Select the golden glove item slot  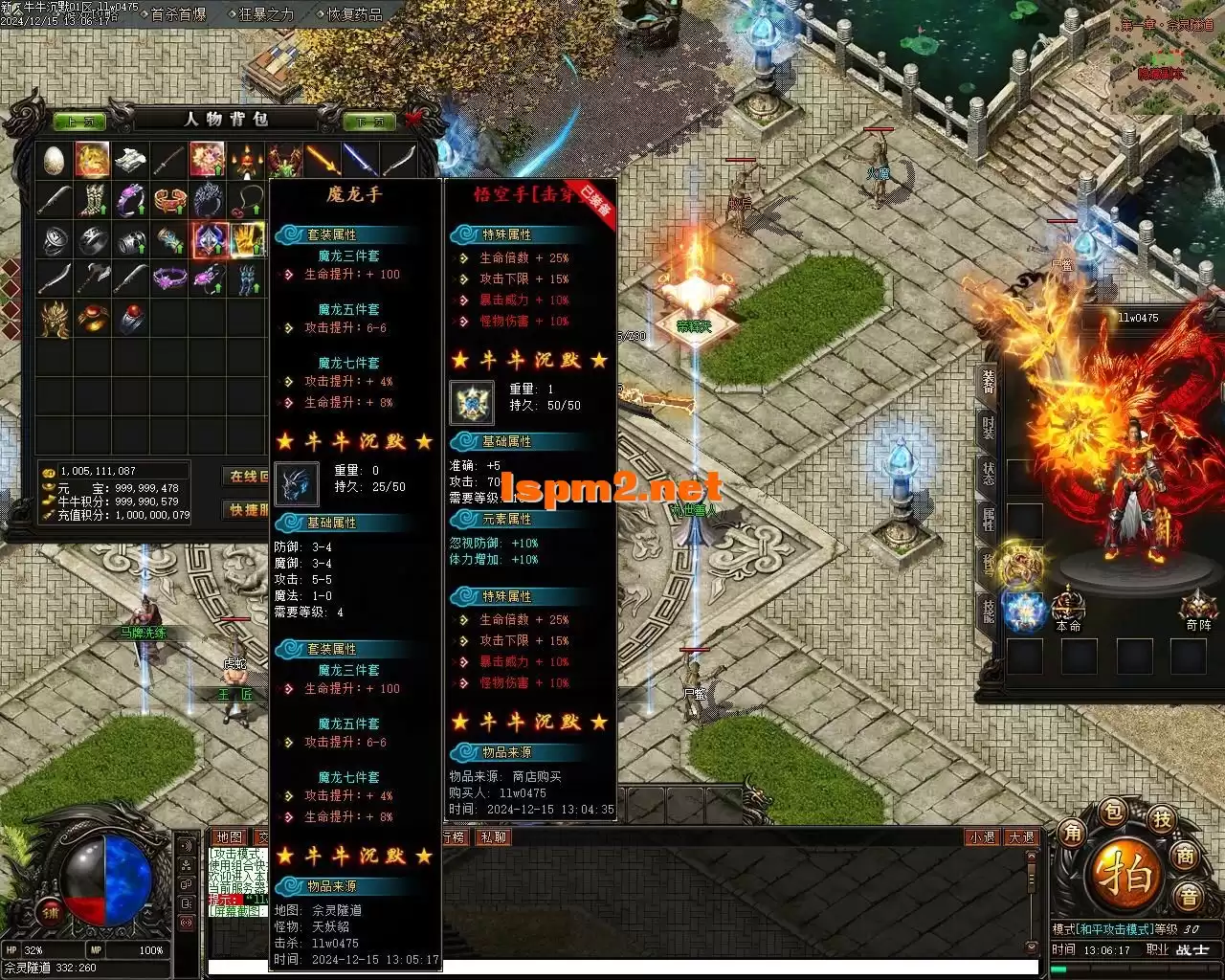point(247,239)
